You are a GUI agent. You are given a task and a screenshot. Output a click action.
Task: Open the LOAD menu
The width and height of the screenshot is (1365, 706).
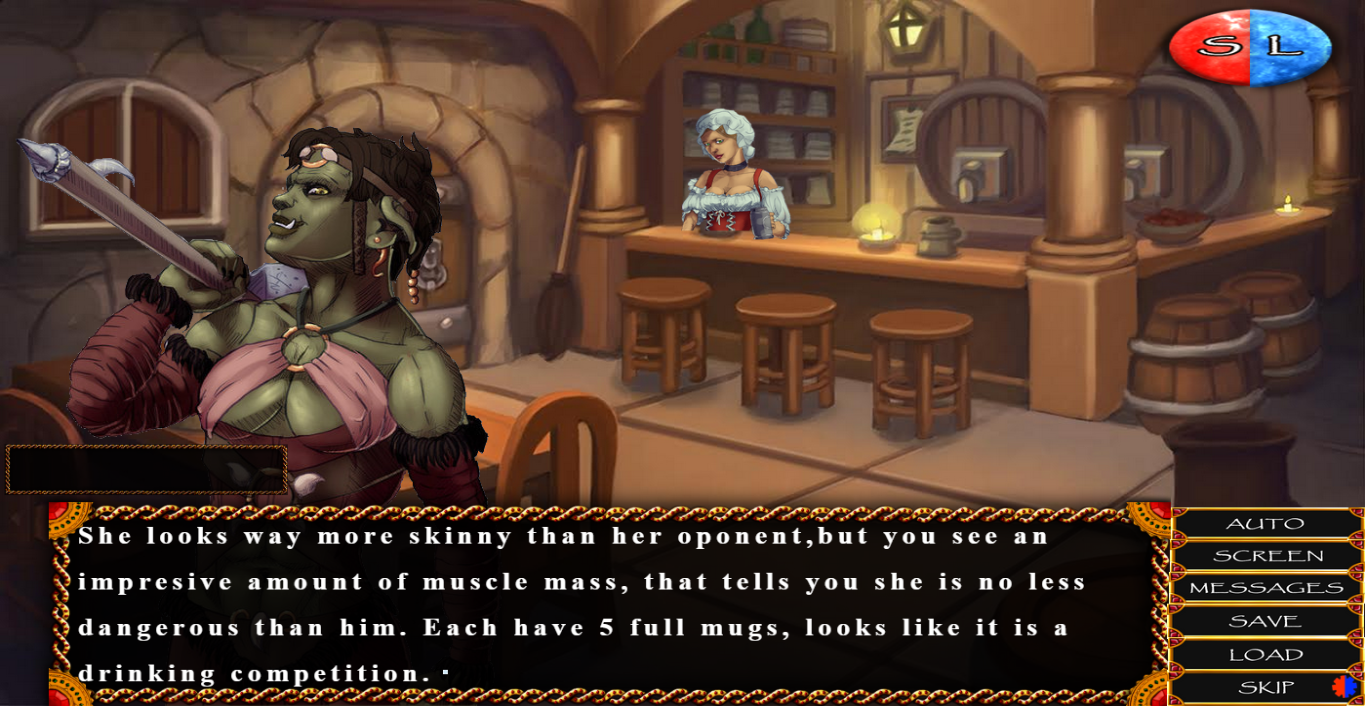coord(1265,654)
